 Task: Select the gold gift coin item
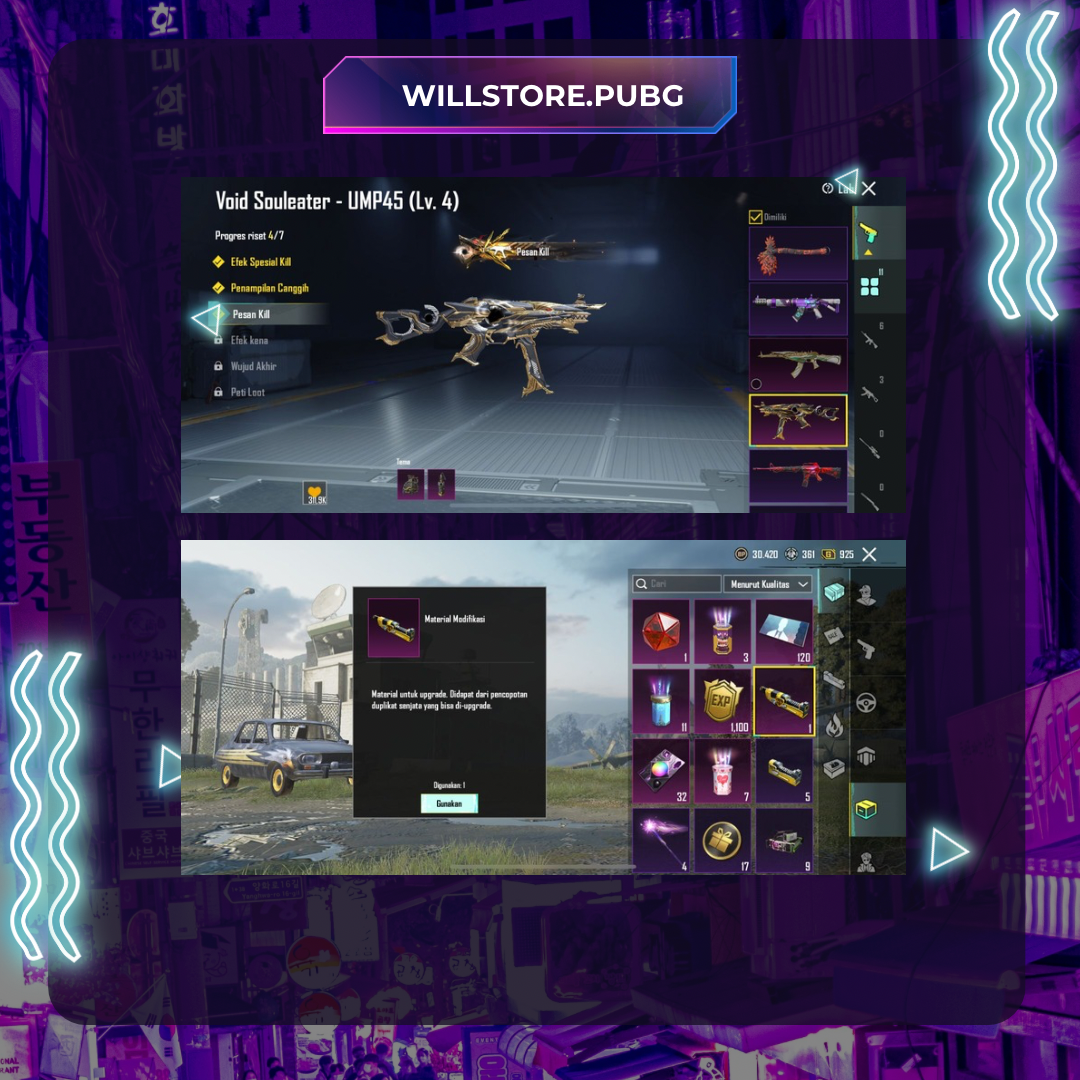pyautogui.click(x=722, y=838)
